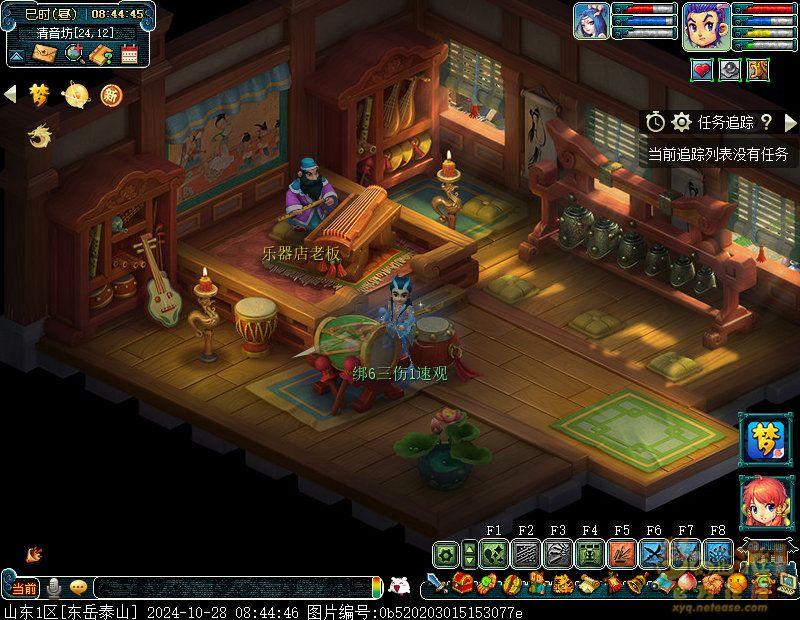Click the quest tracker stopwatch icon
The width and height of the screenshot is (800, 620).
655,122
